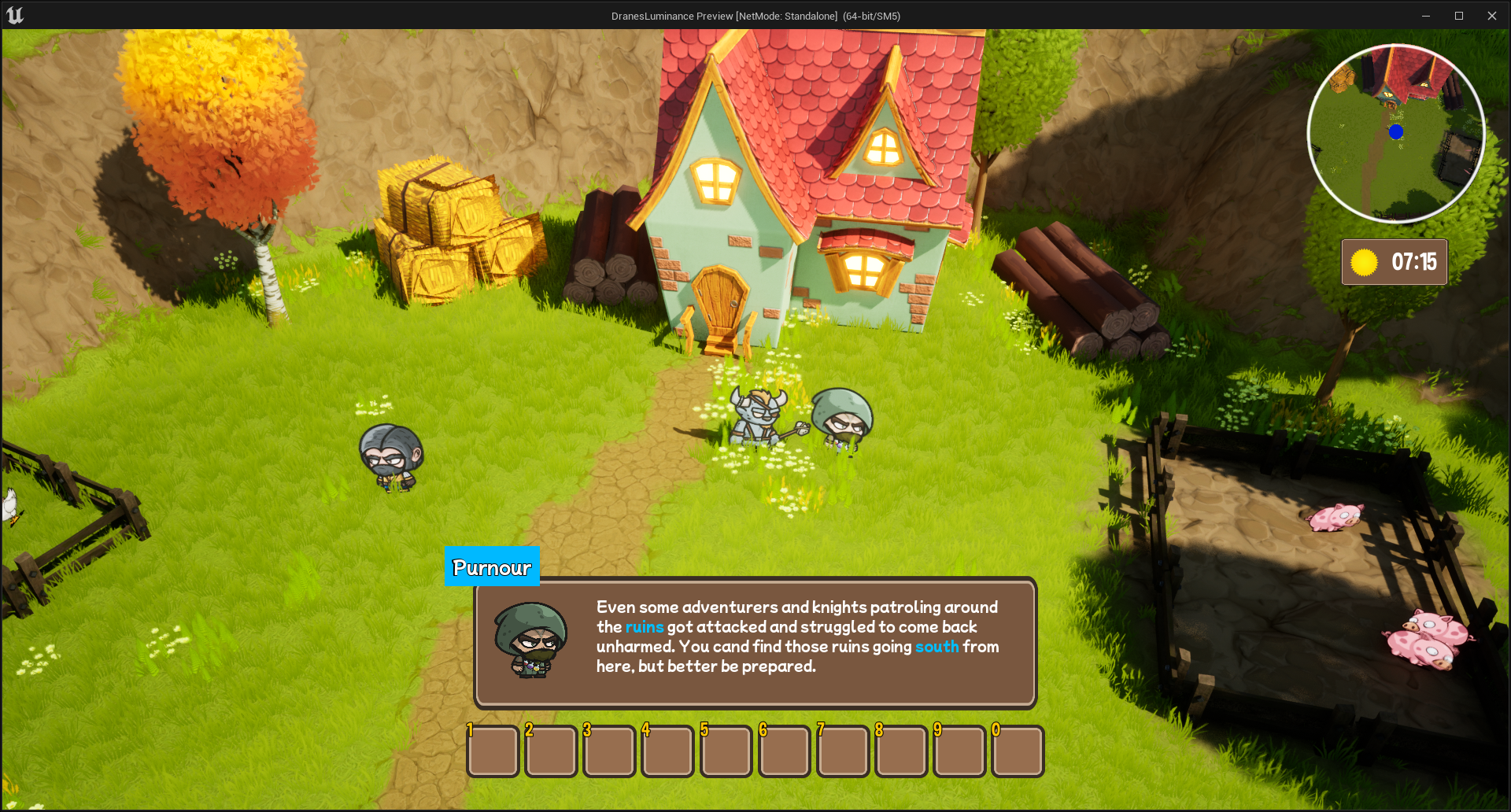Select hotbar slot numbered 1

point(493,751)
